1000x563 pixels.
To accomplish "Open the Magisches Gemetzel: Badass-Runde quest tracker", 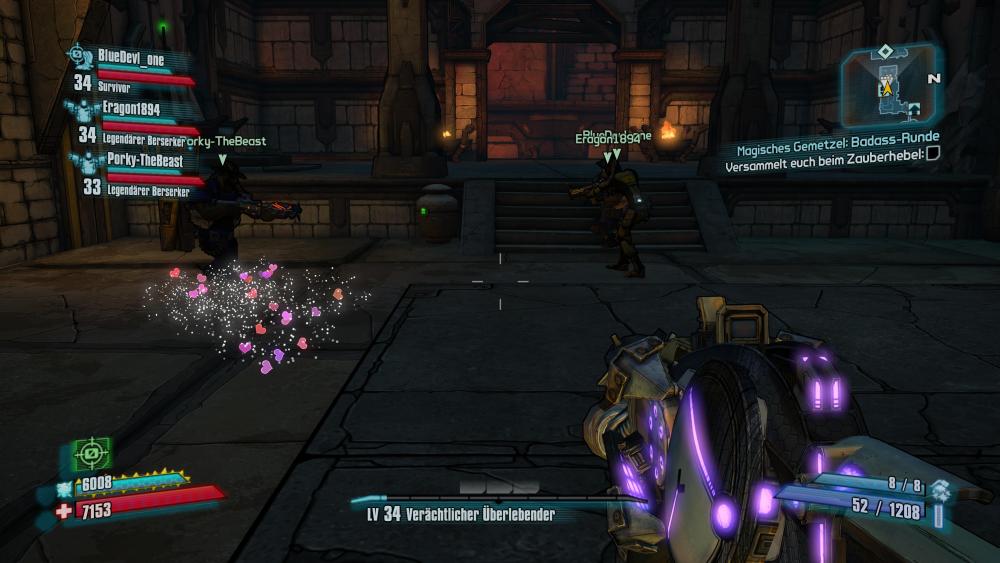I will (833, 137).
